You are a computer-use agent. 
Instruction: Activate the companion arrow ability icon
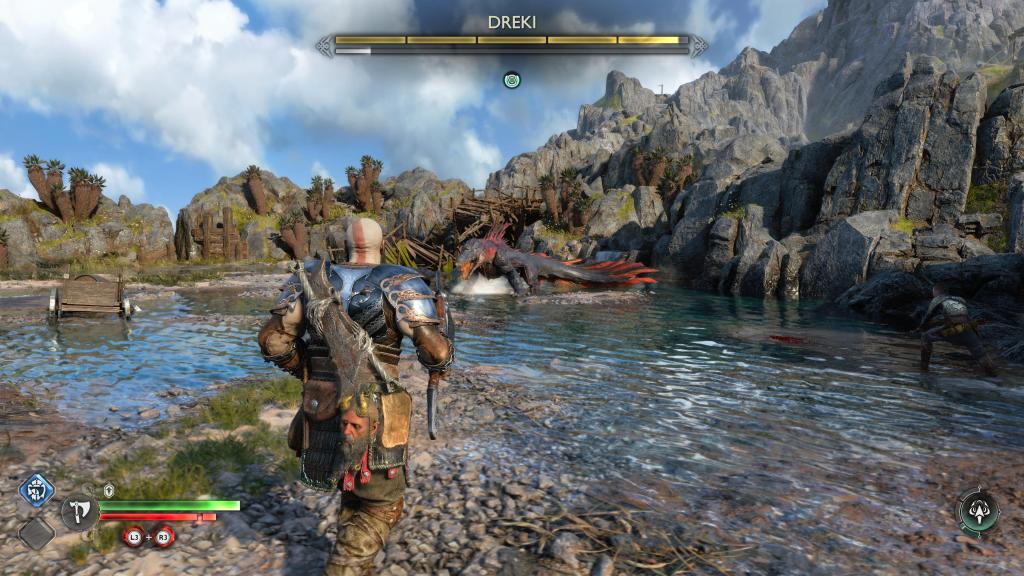click(x=978, y=512)
